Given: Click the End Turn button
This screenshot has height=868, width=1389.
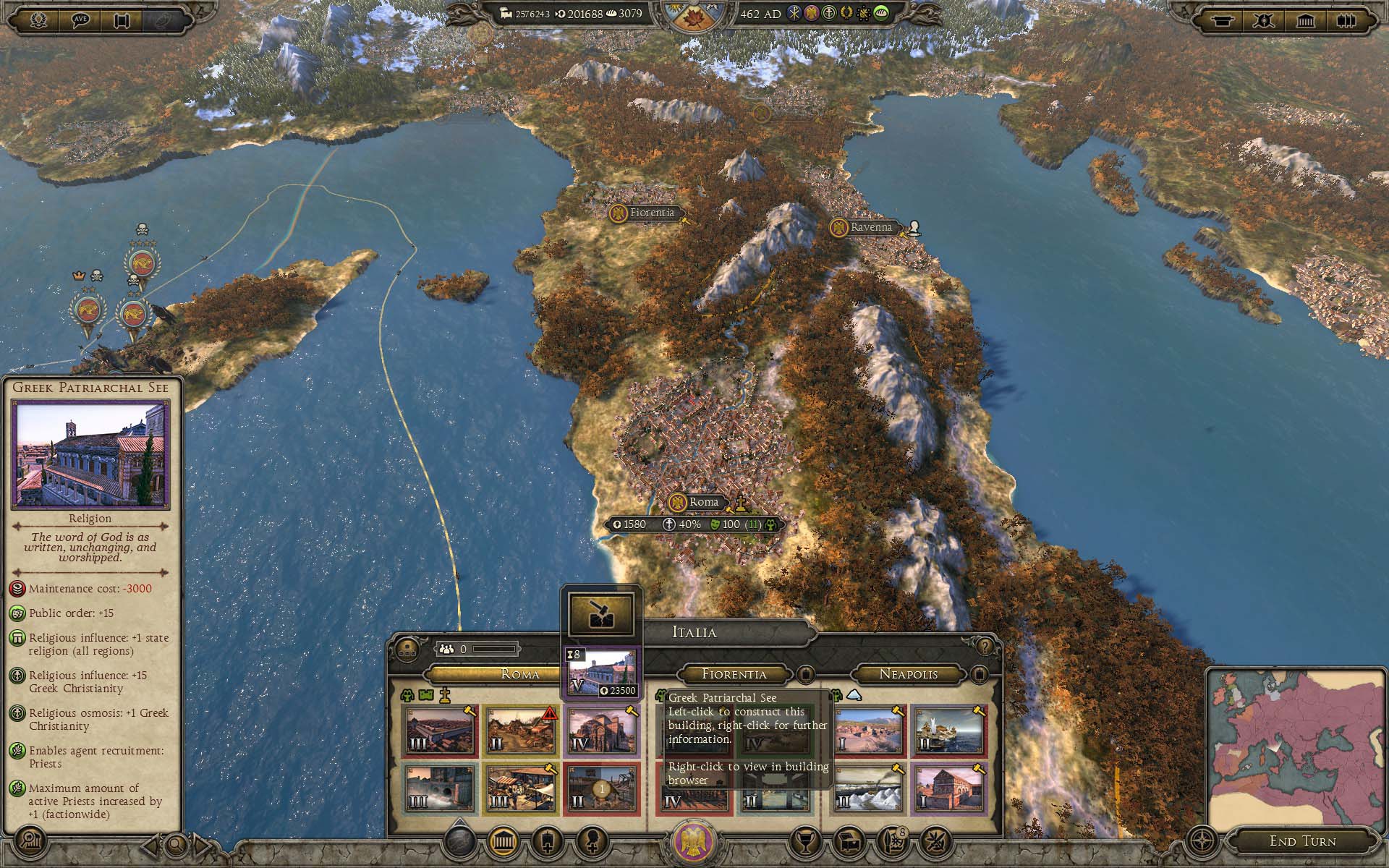Looking at the screenshot, I should coord(1302,841).
